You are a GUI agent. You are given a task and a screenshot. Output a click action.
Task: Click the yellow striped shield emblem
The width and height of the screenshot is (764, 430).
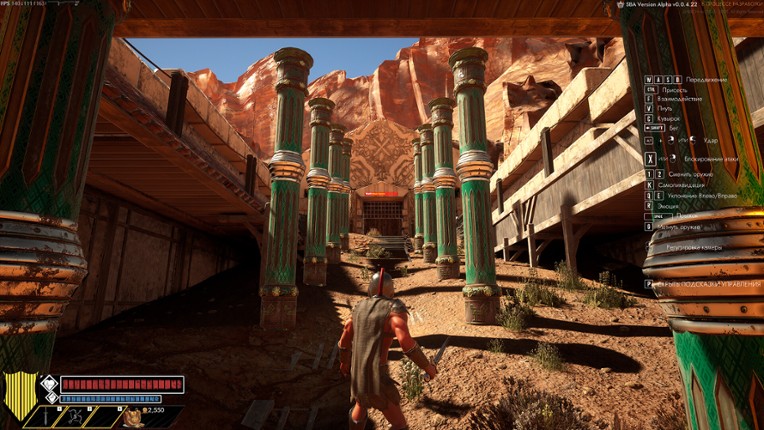(20, 393)
